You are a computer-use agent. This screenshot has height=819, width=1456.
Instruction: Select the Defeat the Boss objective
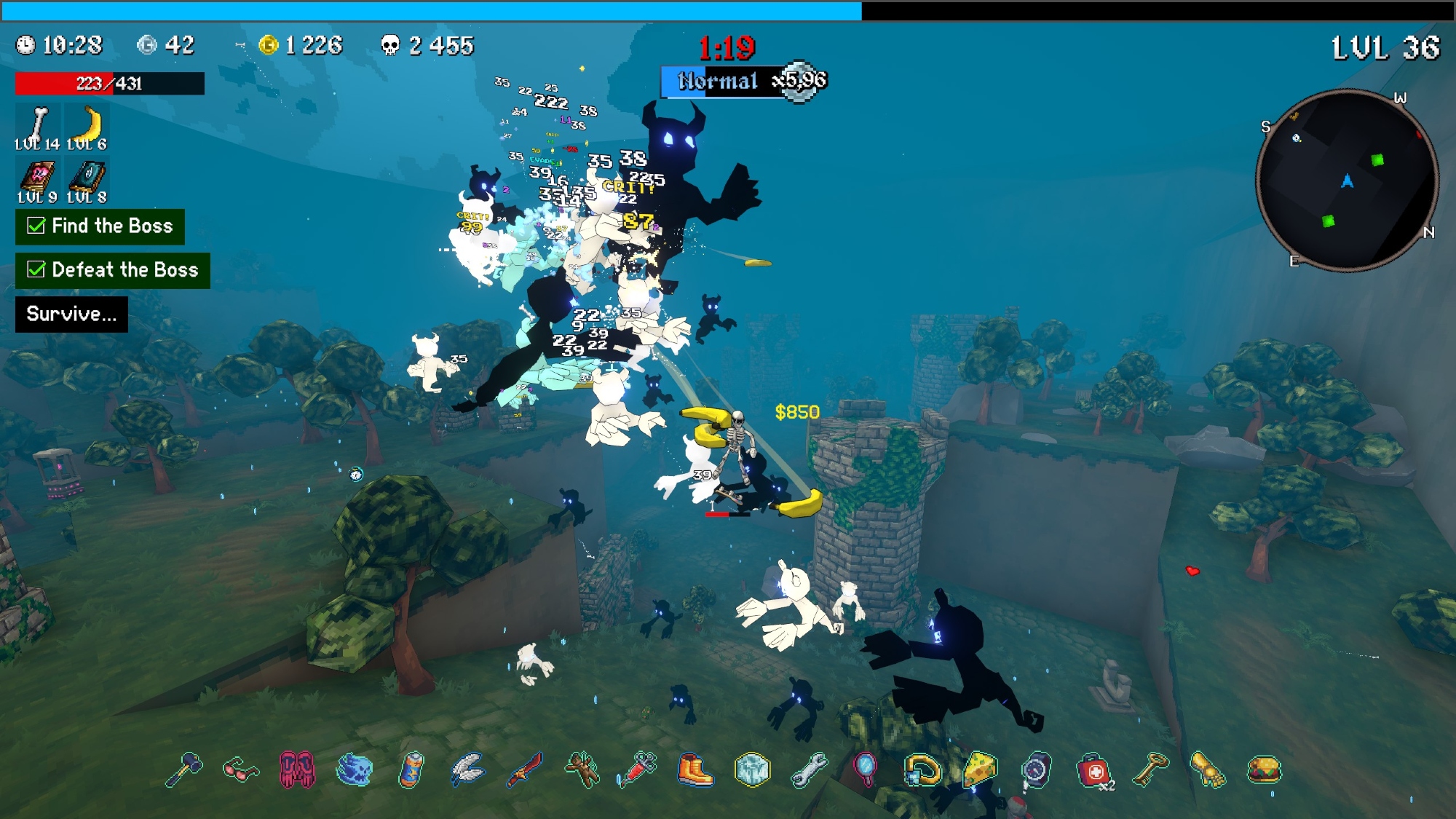[x=113, y=270]
